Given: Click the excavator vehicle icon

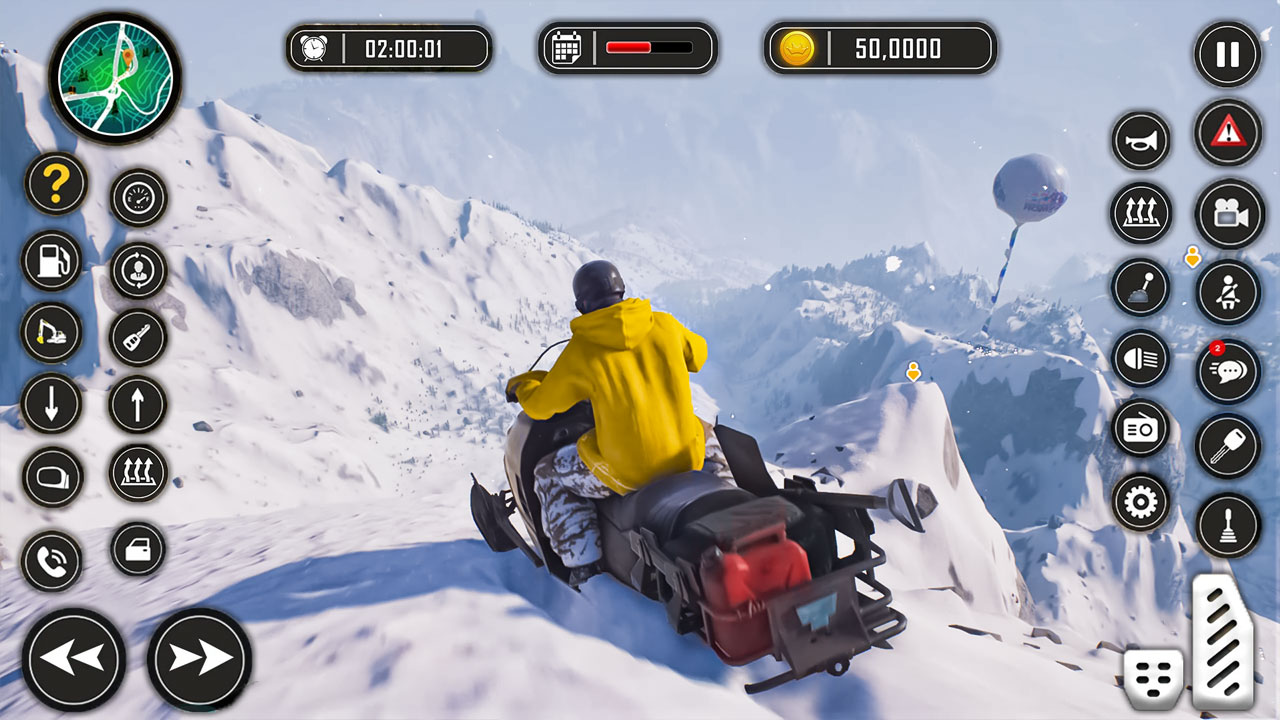Looking at the screenshot, I should (x=53, y=333).
